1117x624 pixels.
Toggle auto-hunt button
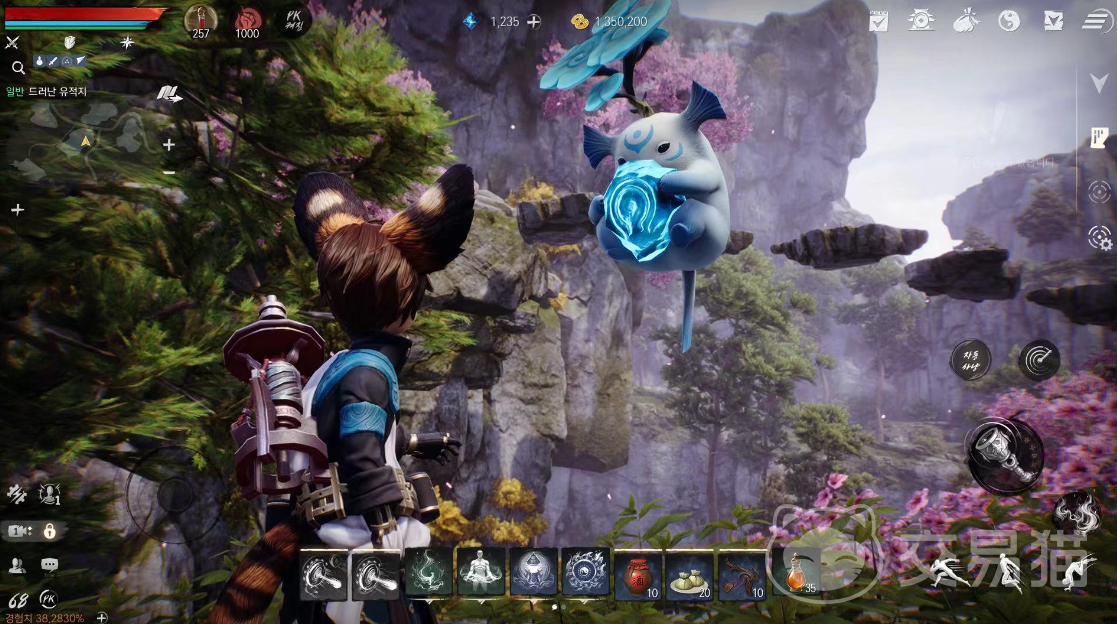pyautogui.click(x=970, y=359)
